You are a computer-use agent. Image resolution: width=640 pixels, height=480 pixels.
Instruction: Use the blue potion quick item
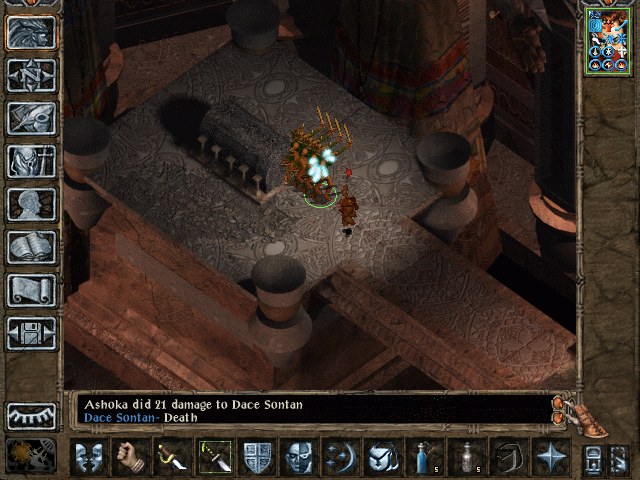[424, 457]
